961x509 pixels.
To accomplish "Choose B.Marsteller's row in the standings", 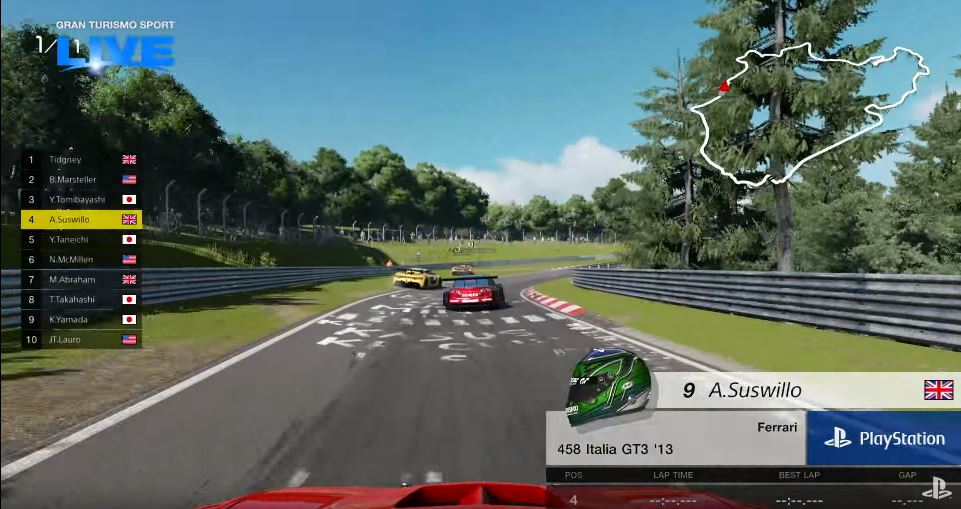I will (x=80, y=179).
